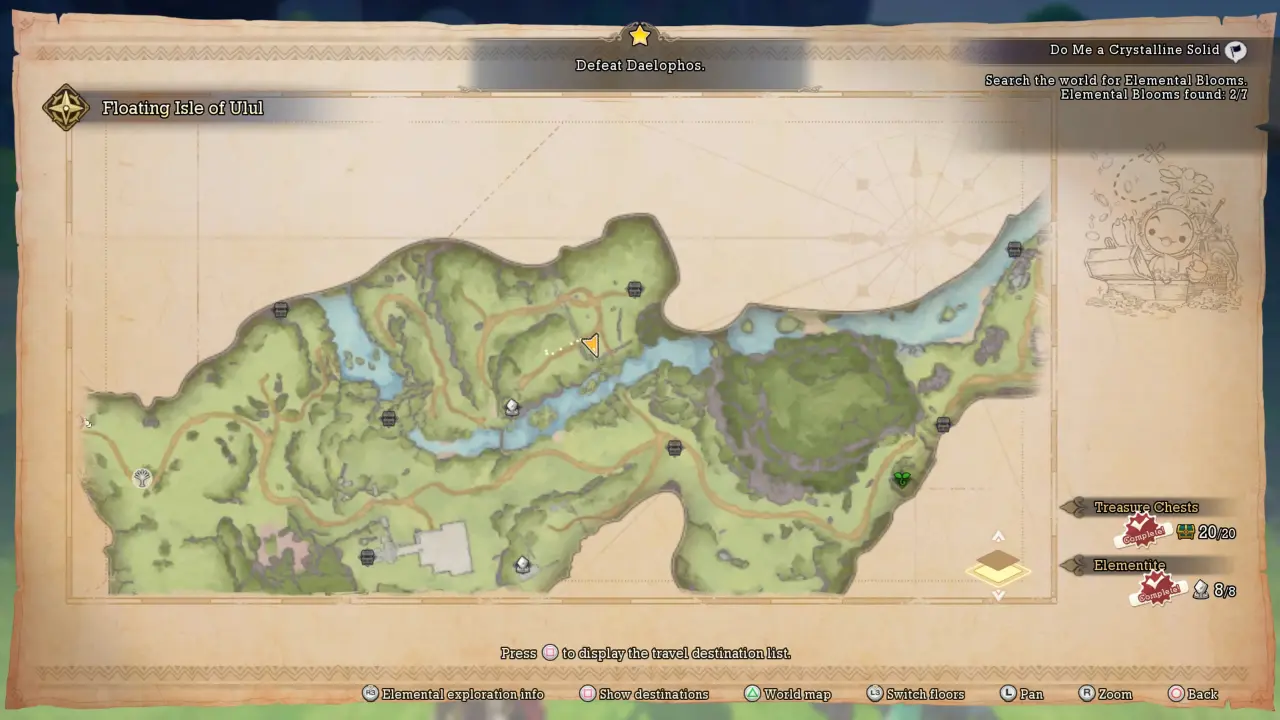Choose Back to close the map
Viewport: 1280px width, 720px height.
point(1192,694)
